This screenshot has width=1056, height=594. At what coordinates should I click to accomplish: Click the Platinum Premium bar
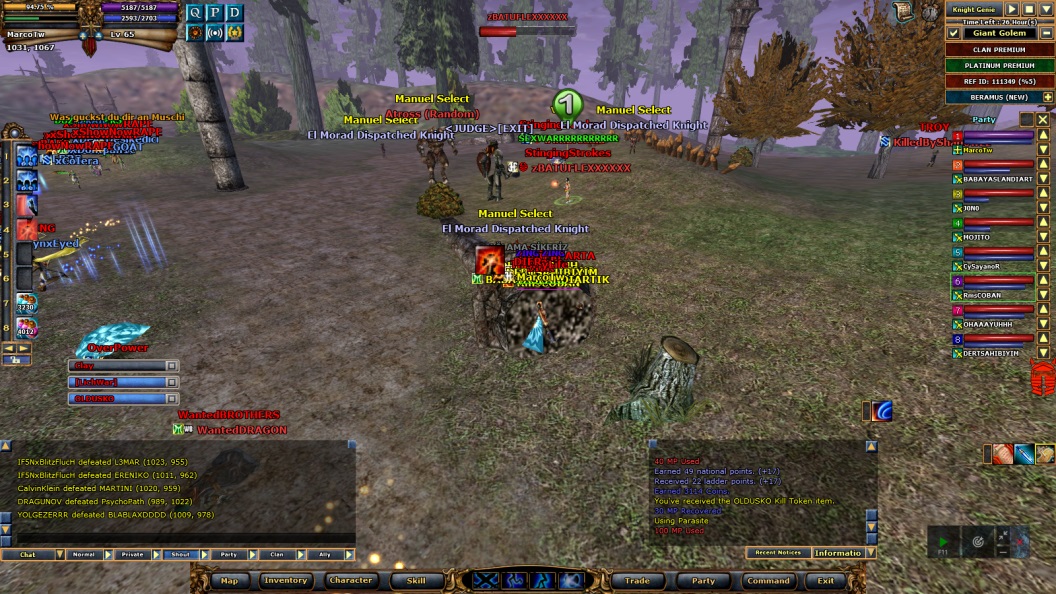(999, 65)
